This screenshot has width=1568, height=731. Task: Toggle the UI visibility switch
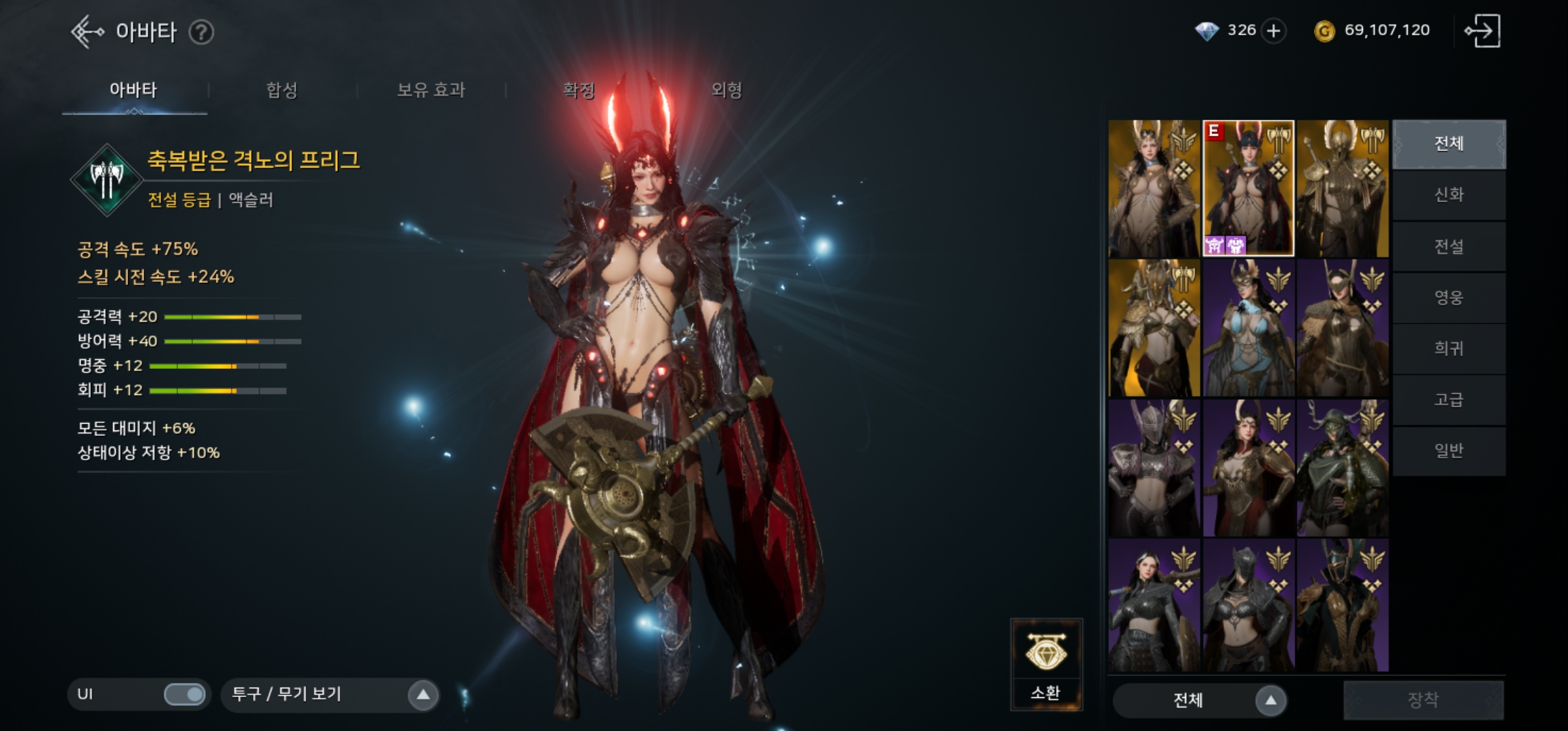tap(184, 694)
